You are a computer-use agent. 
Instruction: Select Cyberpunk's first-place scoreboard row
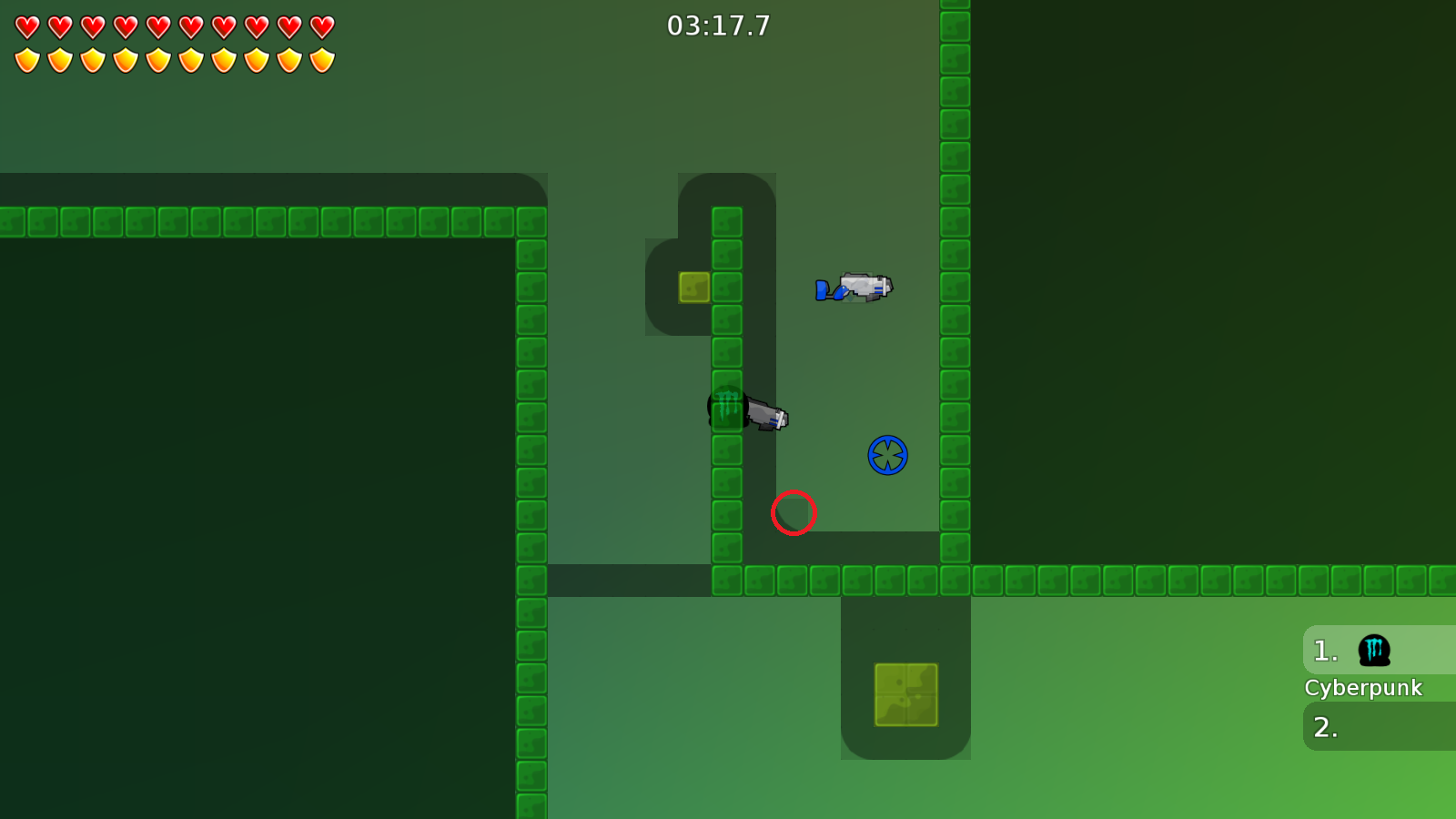pyautogui.click(x=1379, y=651)
